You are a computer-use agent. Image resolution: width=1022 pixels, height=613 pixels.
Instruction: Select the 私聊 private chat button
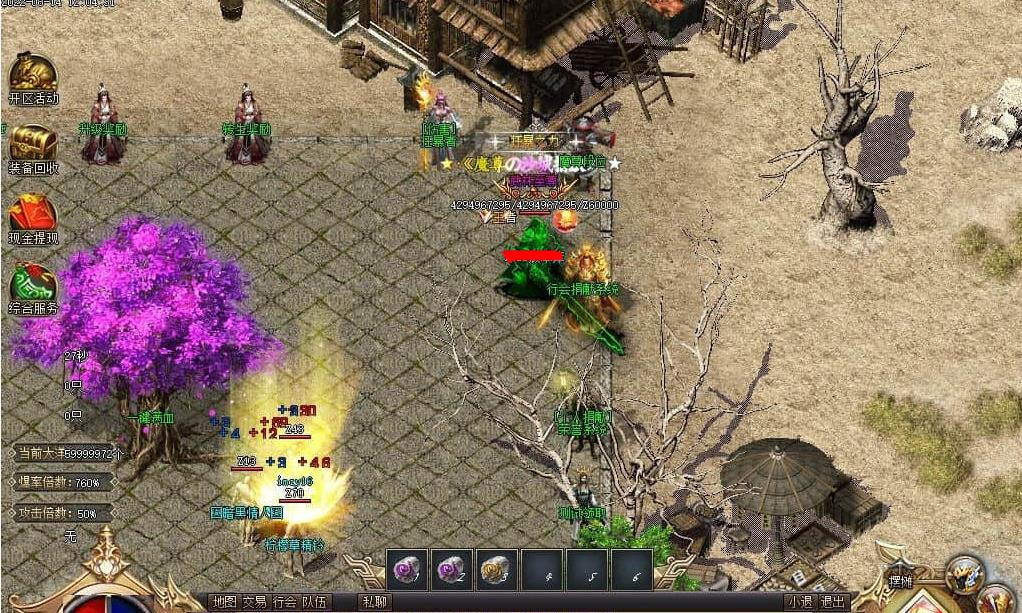(x=375, y=602)
